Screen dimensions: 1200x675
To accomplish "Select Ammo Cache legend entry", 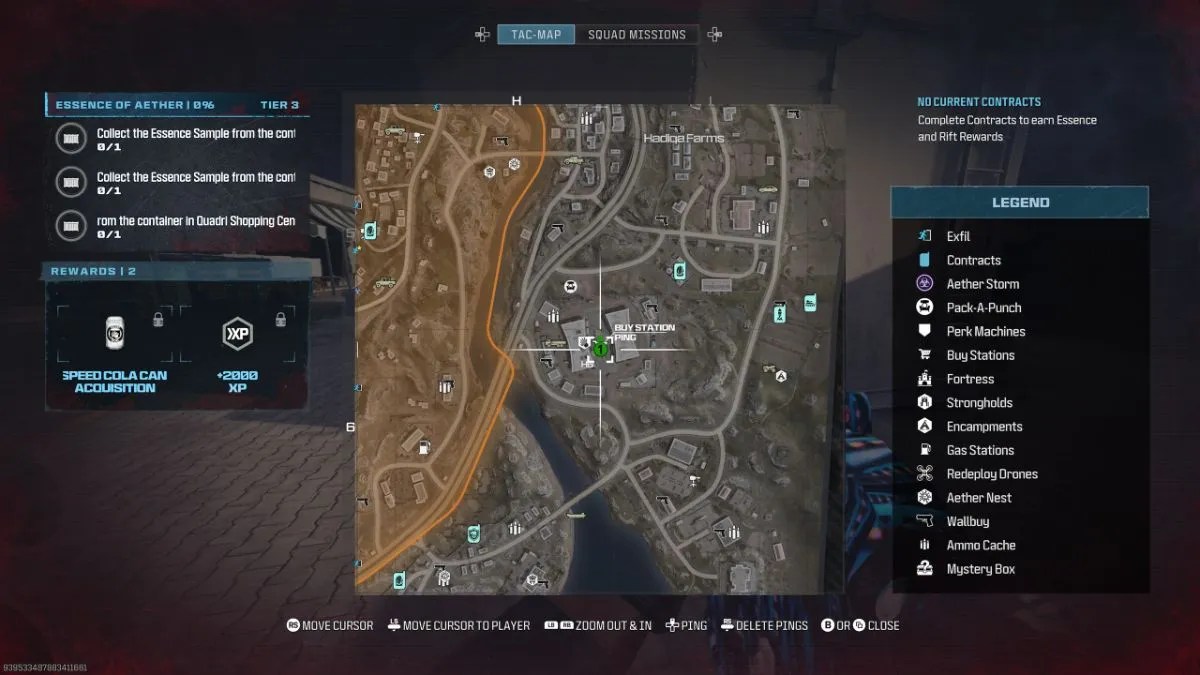I will (980, 545).
